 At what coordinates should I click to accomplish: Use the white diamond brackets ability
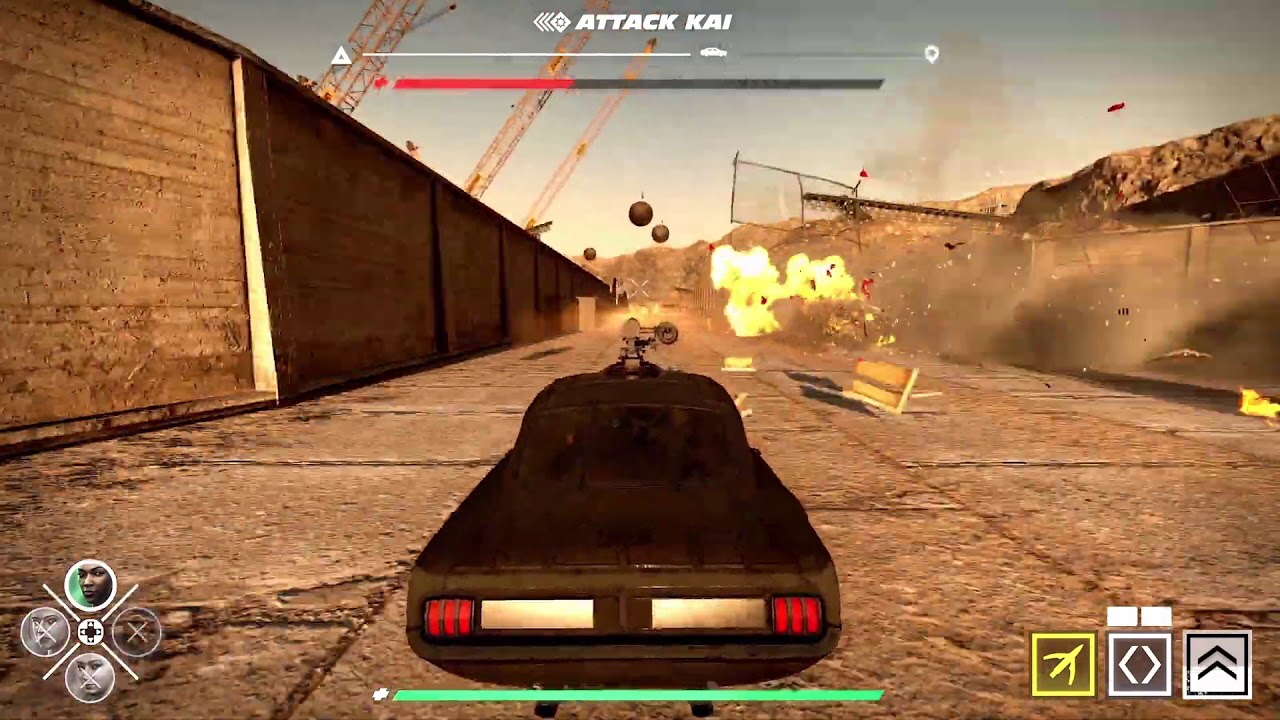coord(1139,664)
